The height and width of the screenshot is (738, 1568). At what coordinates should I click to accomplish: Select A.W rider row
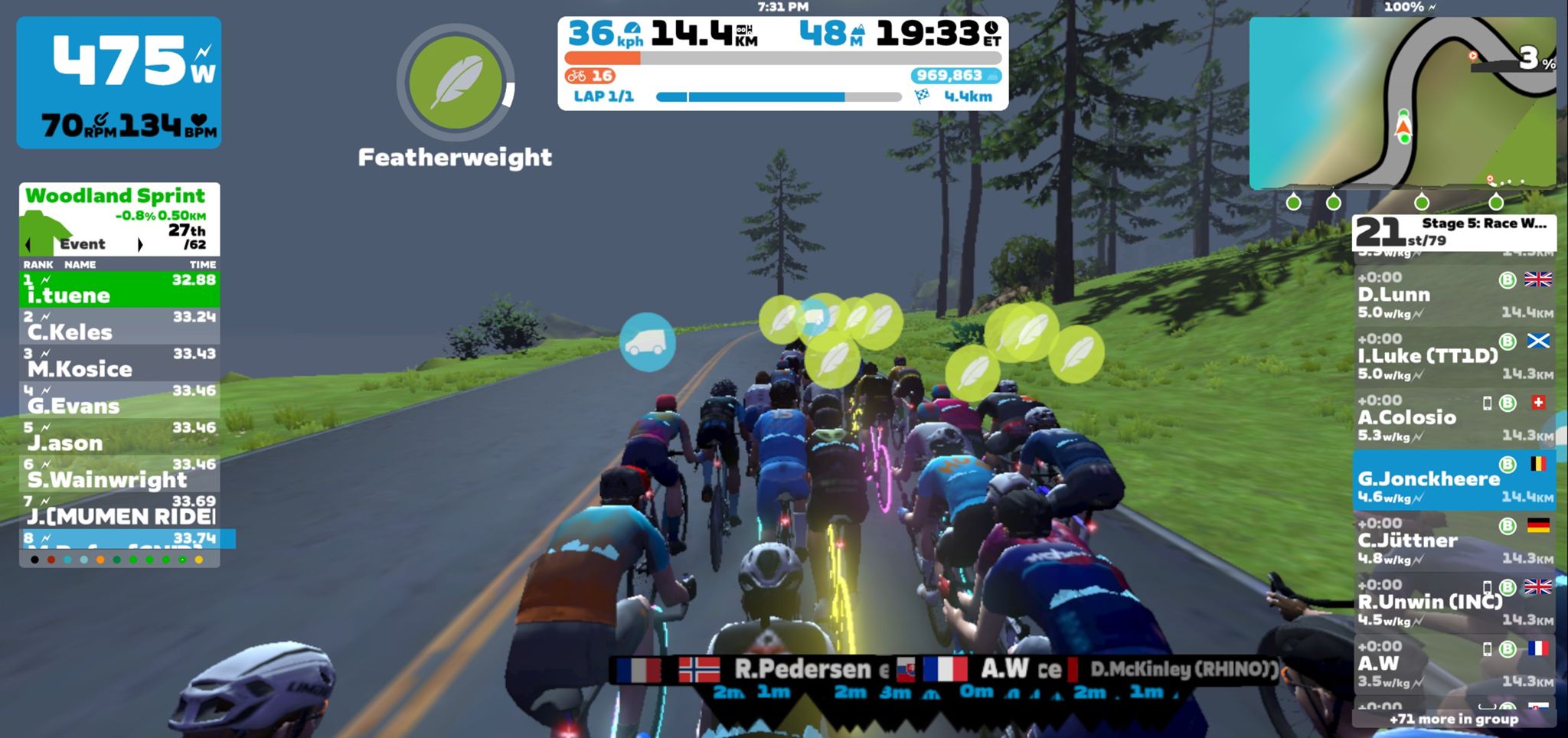tap(1453, 664)
